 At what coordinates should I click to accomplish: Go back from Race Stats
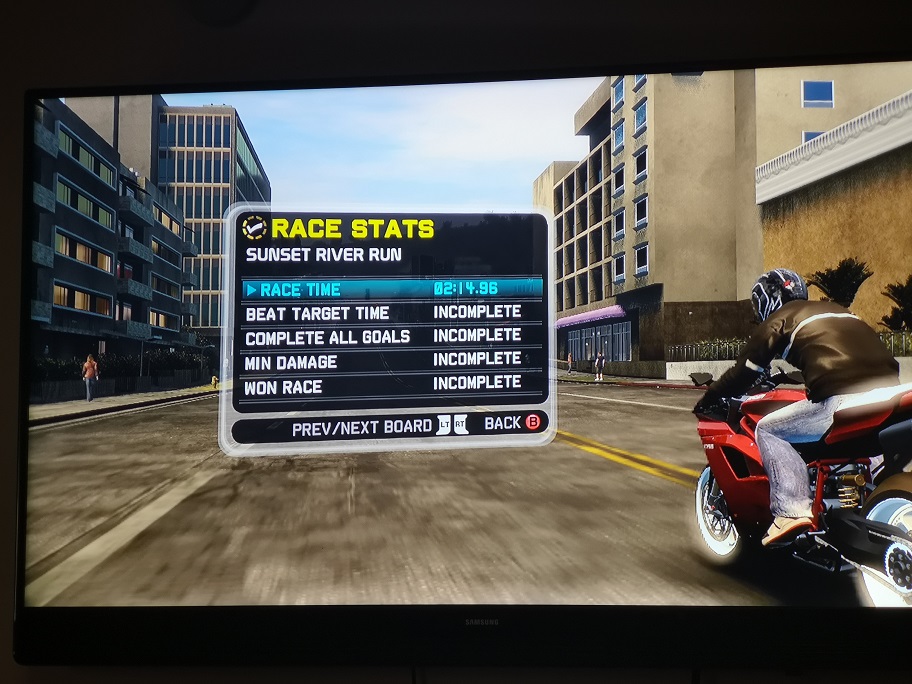coord(512,423)
